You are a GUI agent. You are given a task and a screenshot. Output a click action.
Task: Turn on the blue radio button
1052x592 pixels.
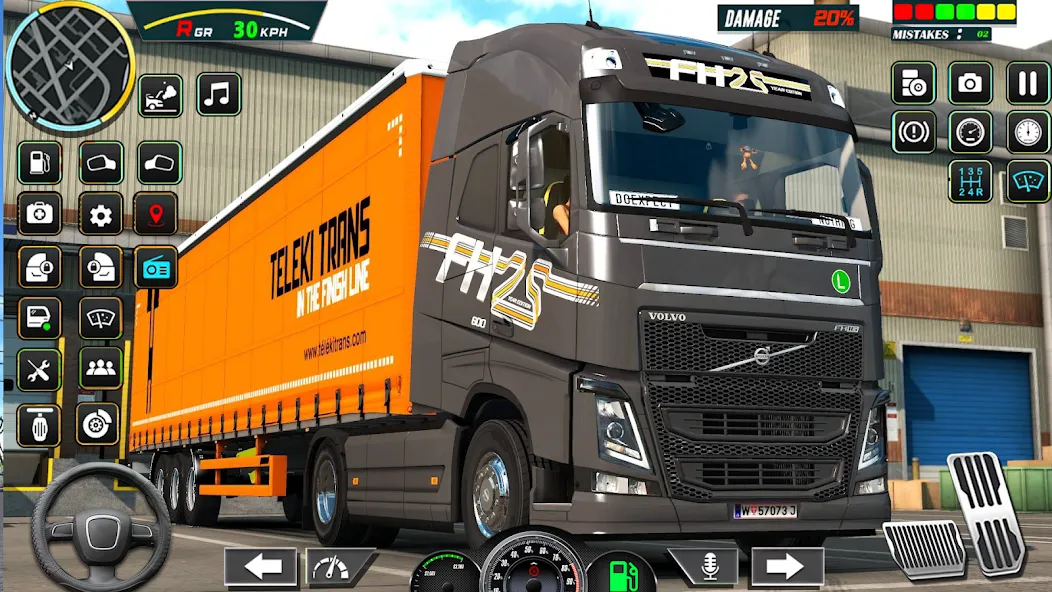point(156,267)
